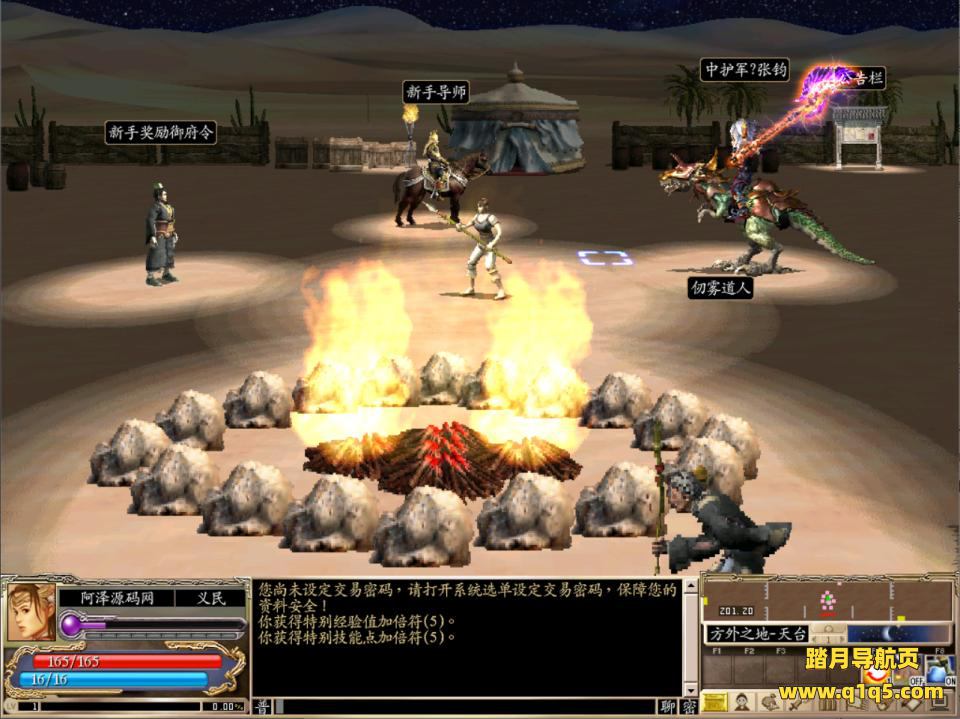Open the helmet equipment menu icon
This screenshot has width=960, height=719.
(771, 703)
